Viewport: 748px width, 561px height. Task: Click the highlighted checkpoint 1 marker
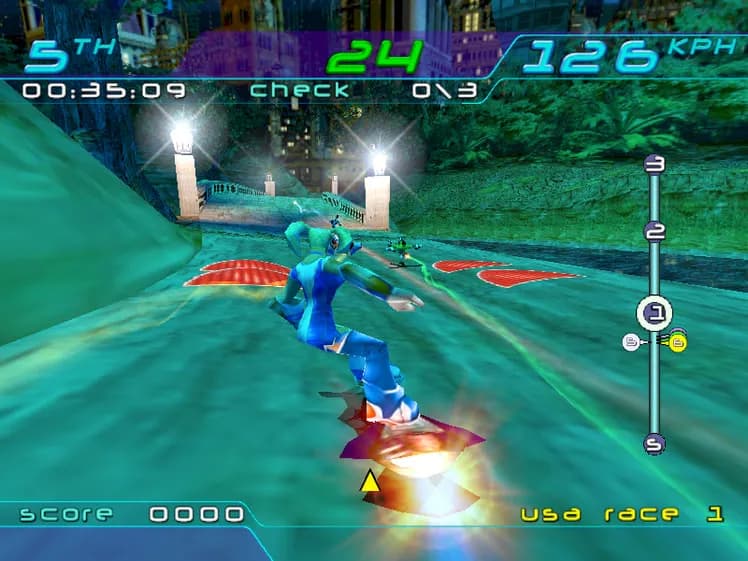click(655, 314)
